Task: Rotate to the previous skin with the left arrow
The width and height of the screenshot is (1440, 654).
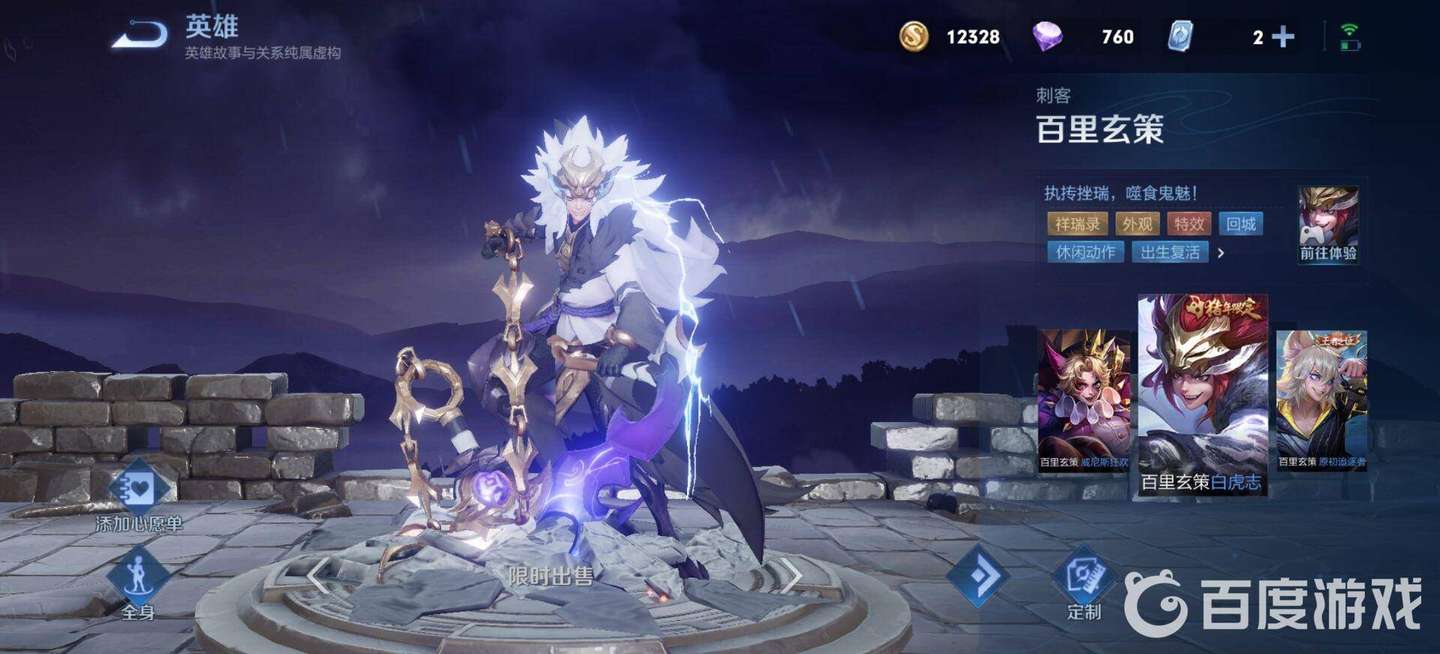Action: click(x=318, y=575)
